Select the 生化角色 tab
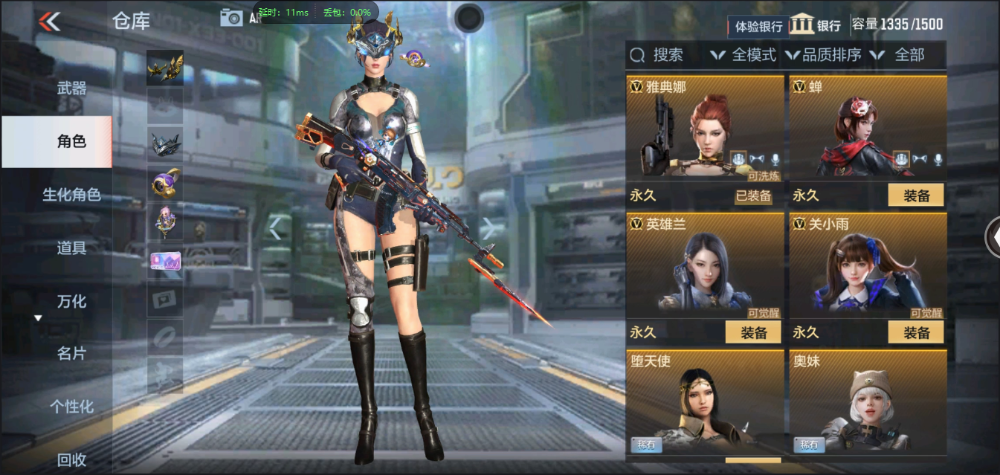 (x=71, y=195)
